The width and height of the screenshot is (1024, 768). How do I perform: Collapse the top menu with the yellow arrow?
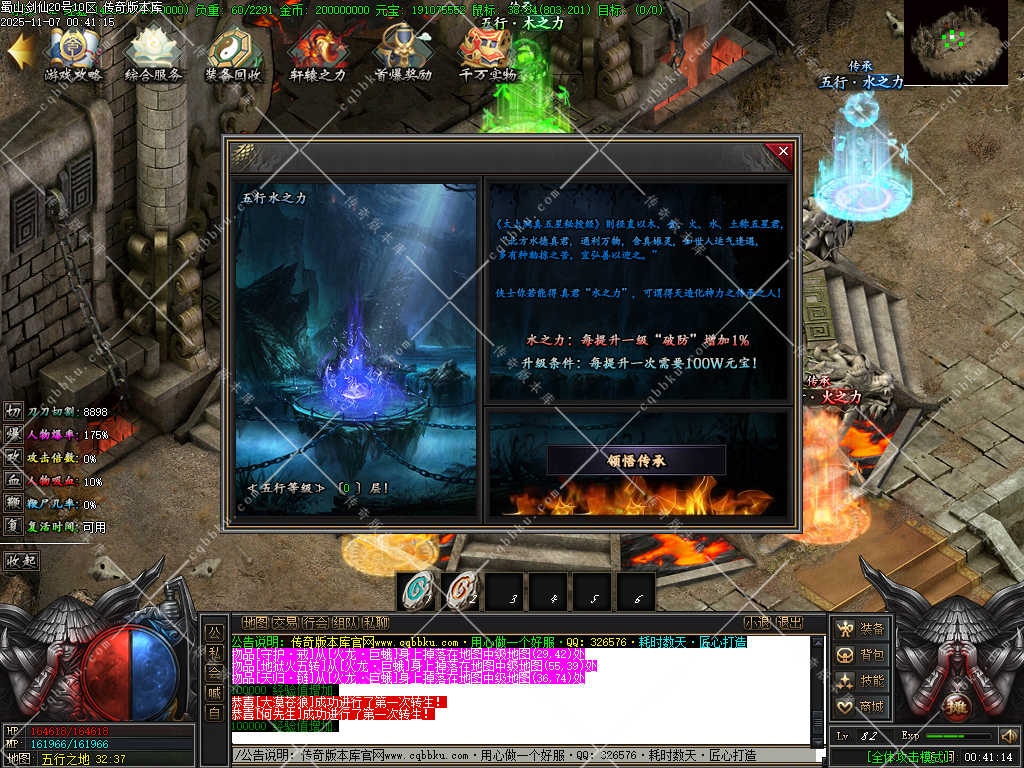(x=18, y=50)
